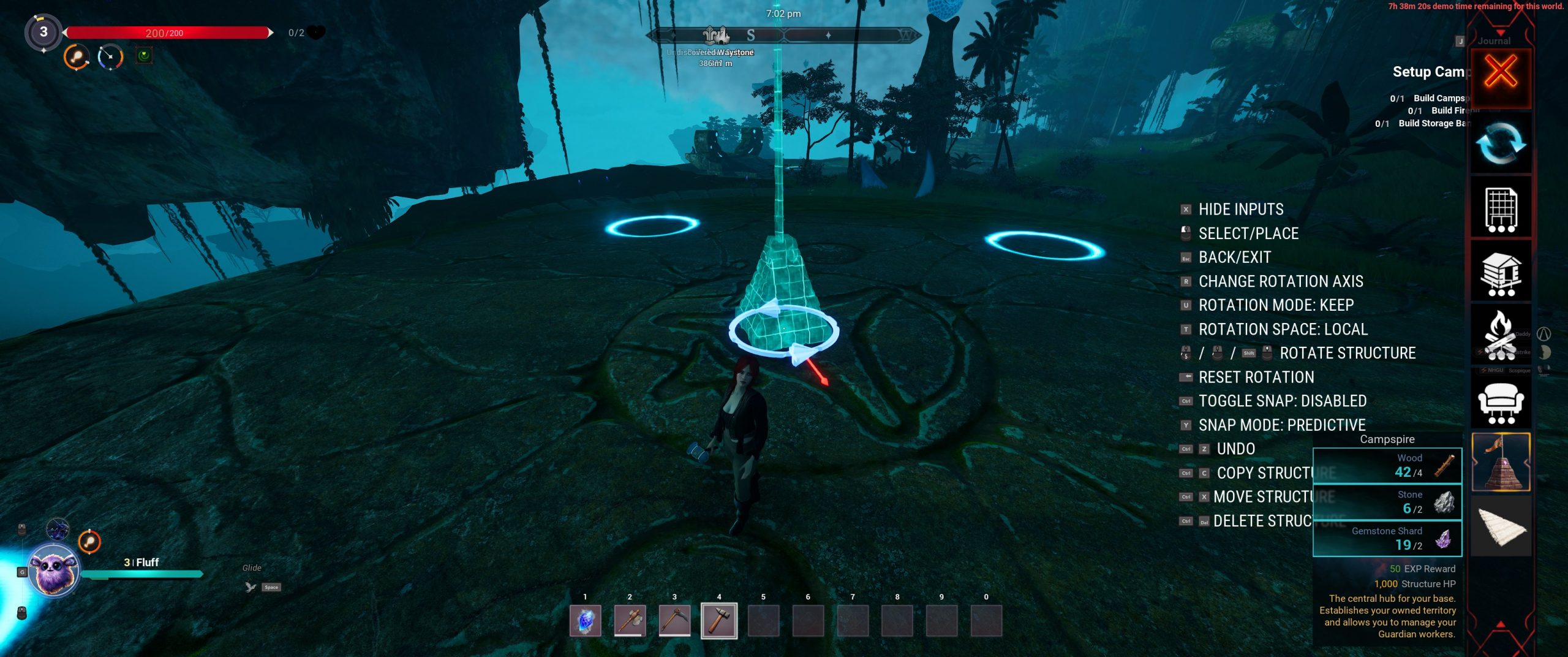Select the blue crystal hotbar slot
1568x657 pixels.
pos(585,621)
